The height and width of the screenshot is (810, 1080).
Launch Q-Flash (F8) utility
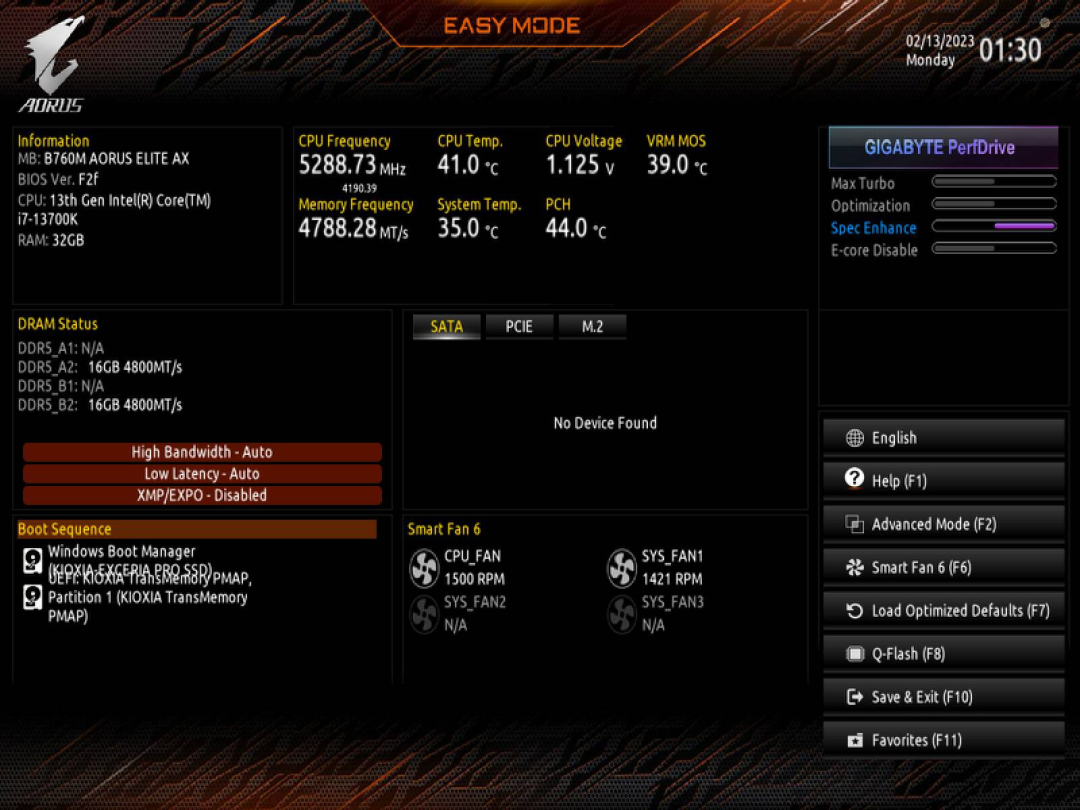pyautogui.click(x=943, y=654)
